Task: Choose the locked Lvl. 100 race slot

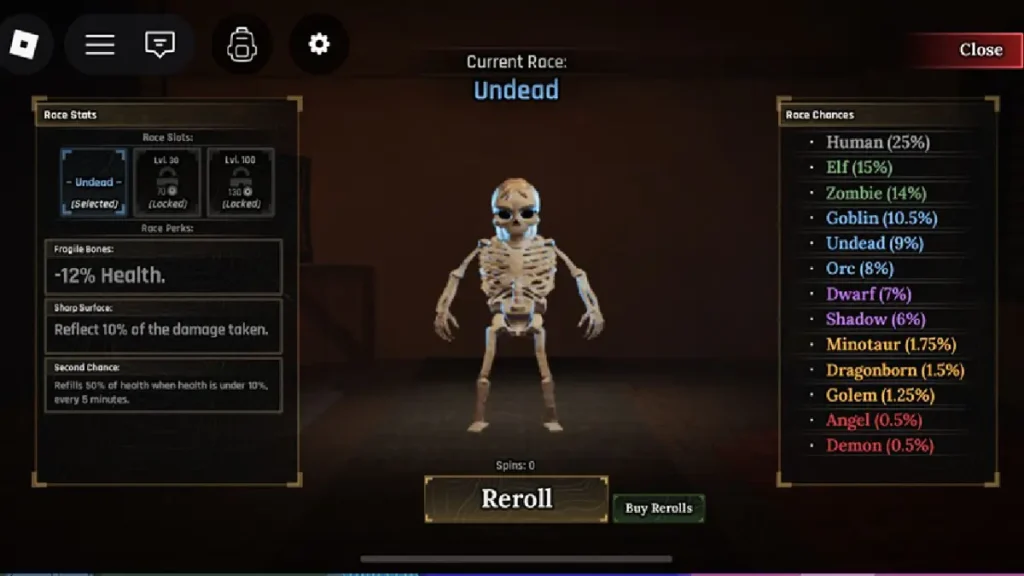Action: pyautogui.click(x=240, y=182)
